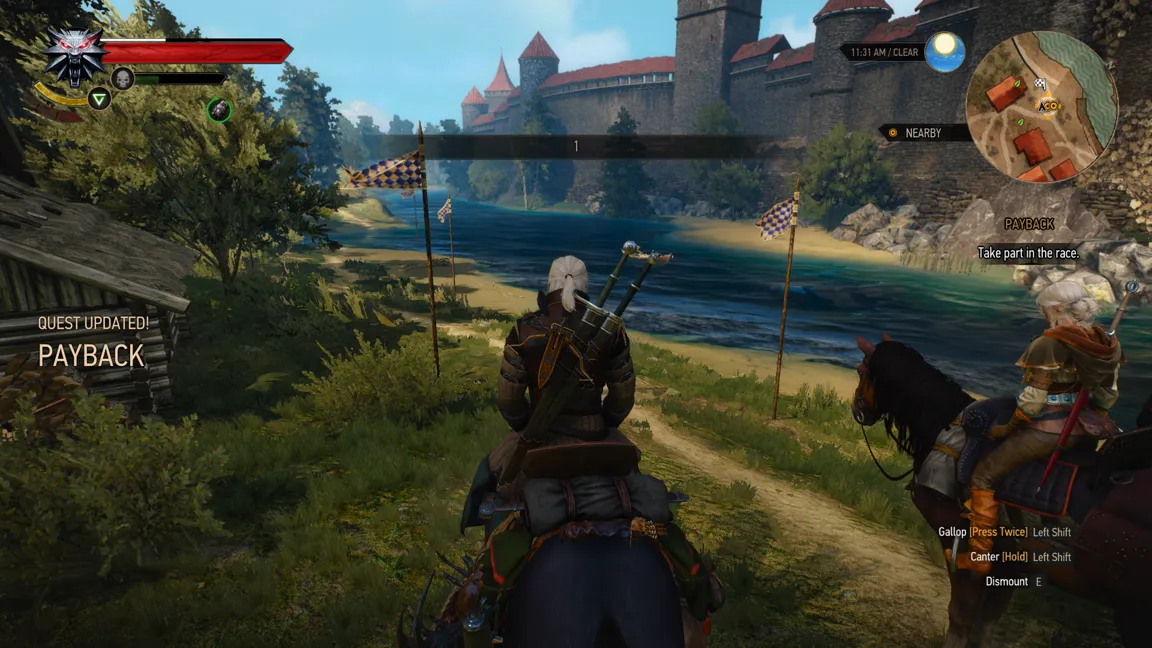Select the active witcher sign triangle icon
This screenshot has height=648, width=1152.
pyautogui.click(x=99, y=98)
